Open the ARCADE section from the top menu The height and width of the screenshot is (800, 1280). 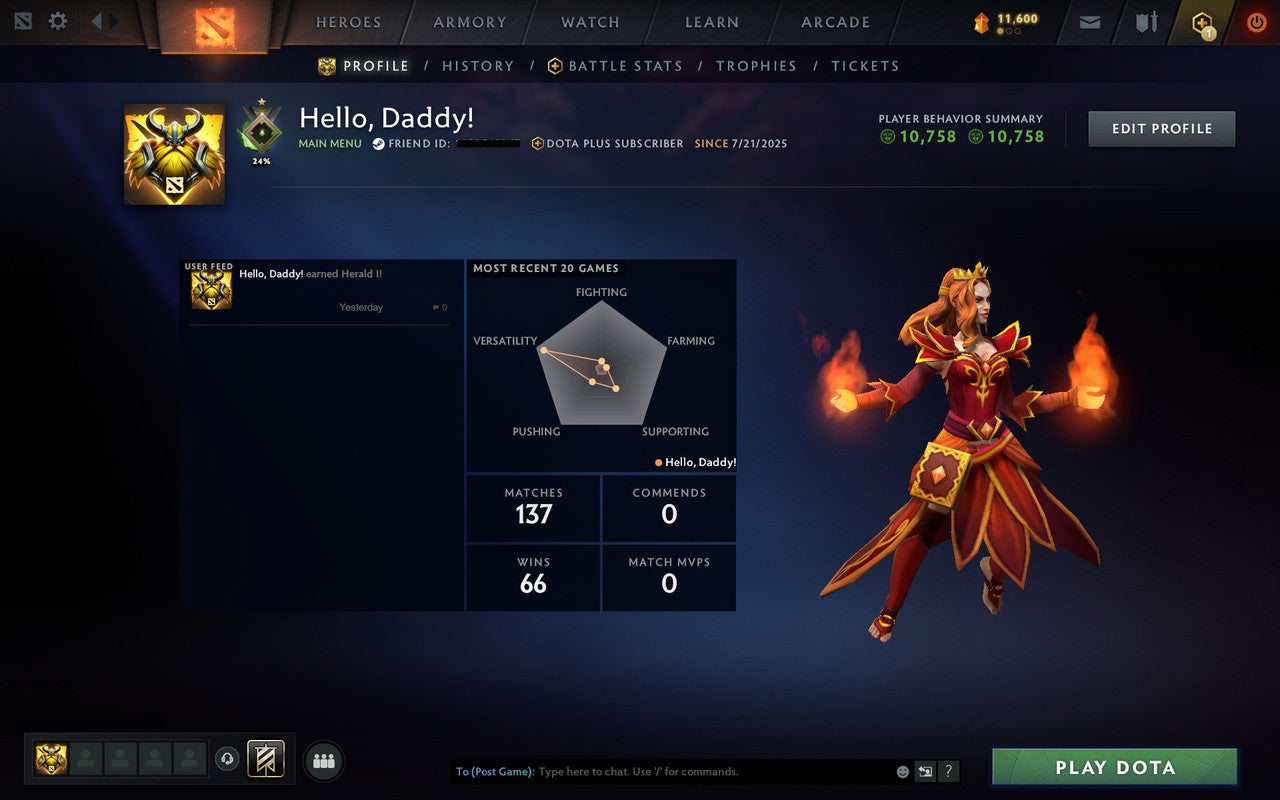coord(834,22)
